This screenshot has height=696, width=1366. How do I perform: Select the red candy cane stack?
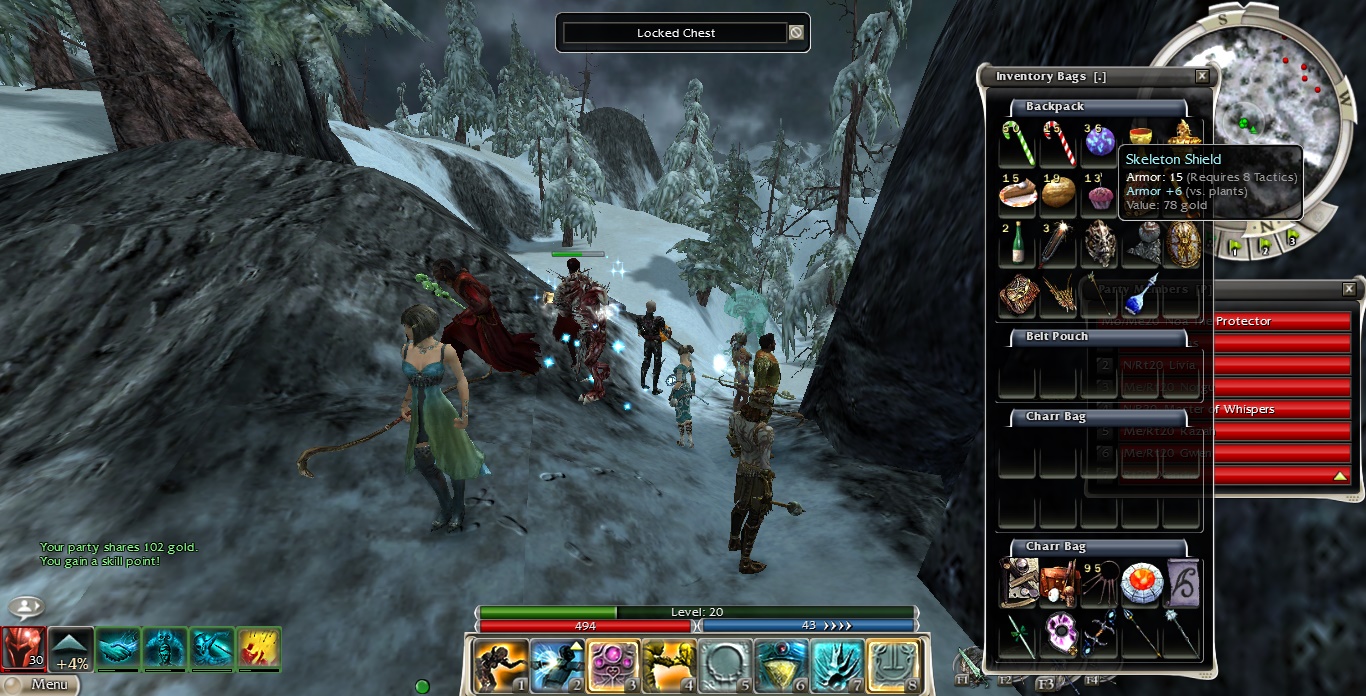pyautogui.click(x=1058, y=143)
